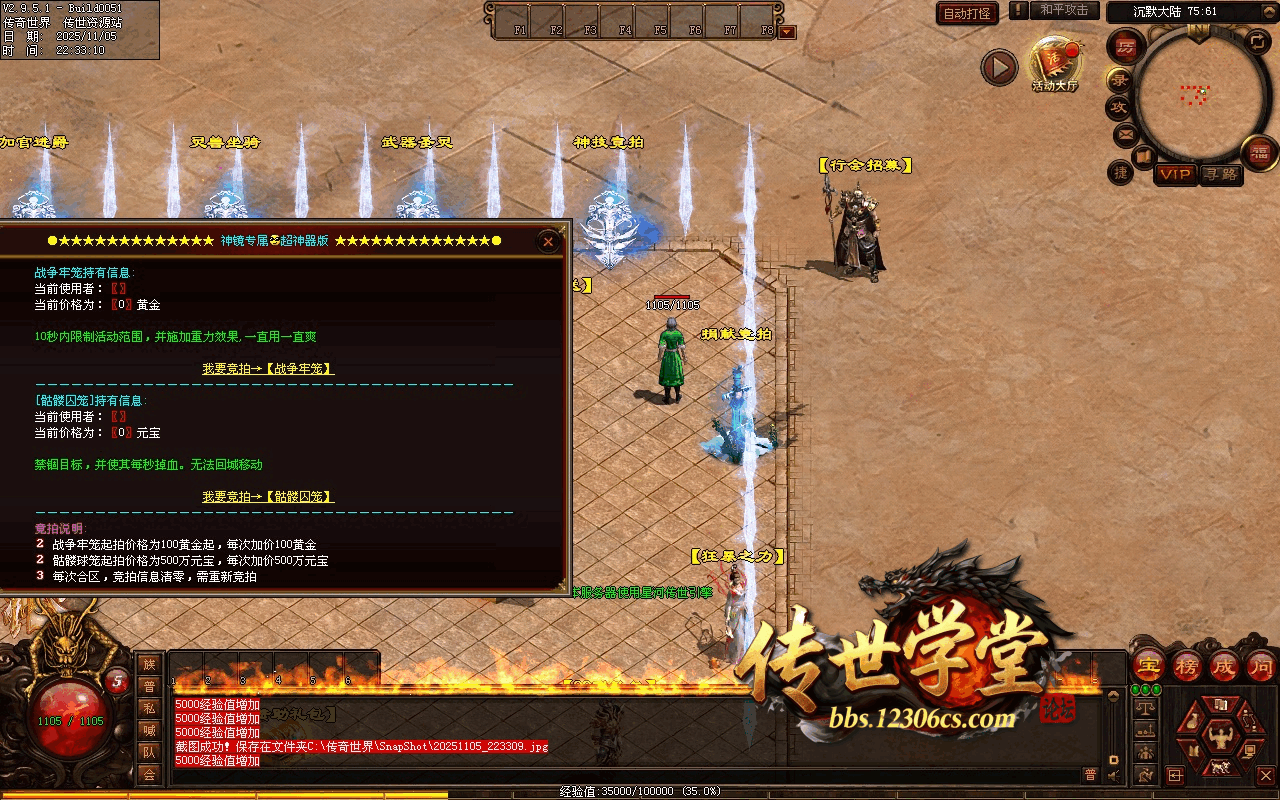The image size is (1280, 800).
Task: Activate the 寻路 pathfinding button
Action: (x=1220, y=174)
